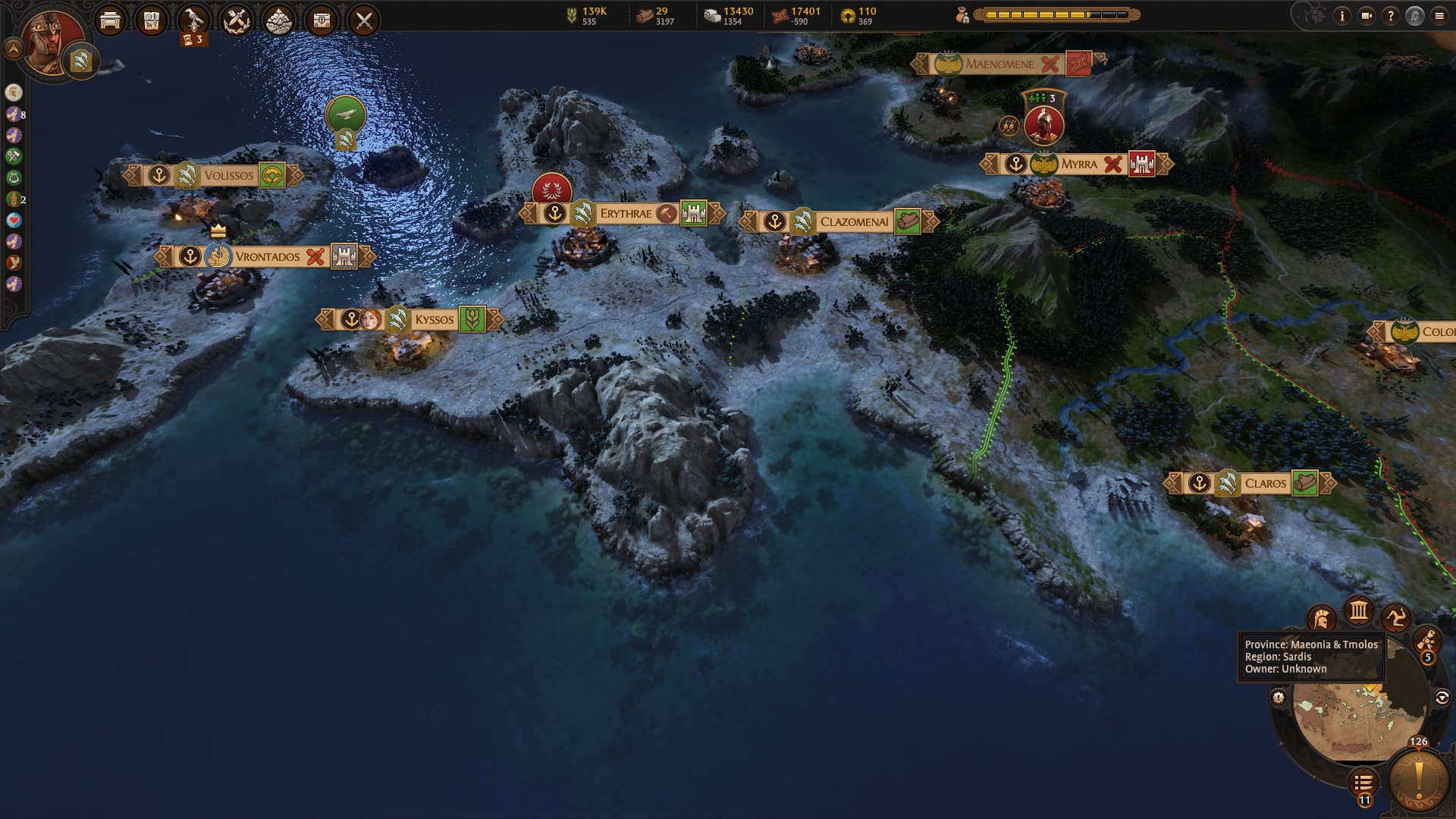
Task: Select the Claros settlement banner
Action: click(x=1265, y=483)
